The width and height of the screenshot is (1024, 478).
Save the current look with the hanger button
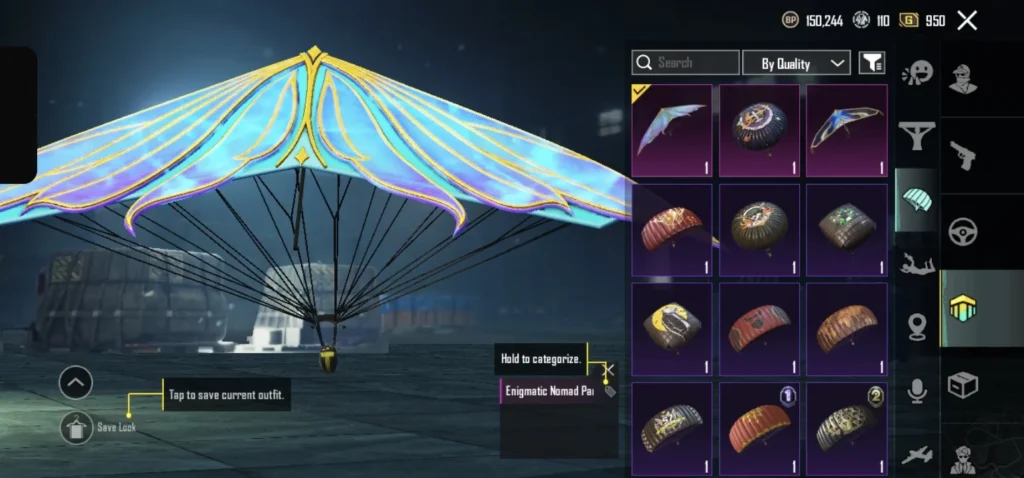coord(76,427)
